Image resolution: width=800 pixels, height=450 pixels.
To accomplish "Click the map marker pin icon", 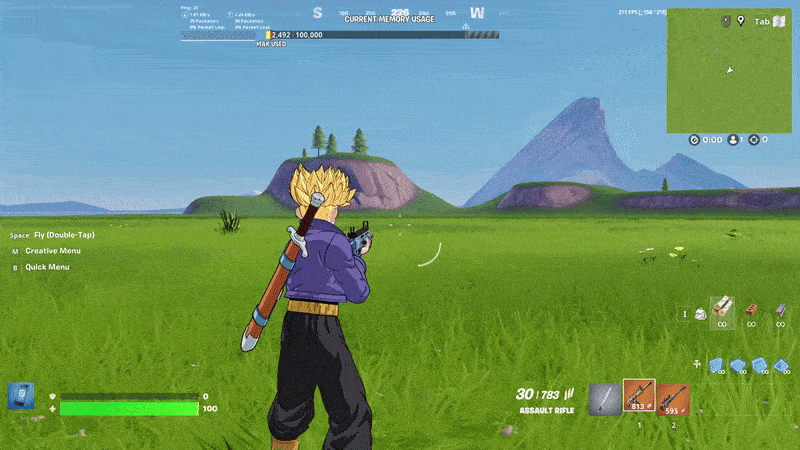I will [x=741, y=21].
